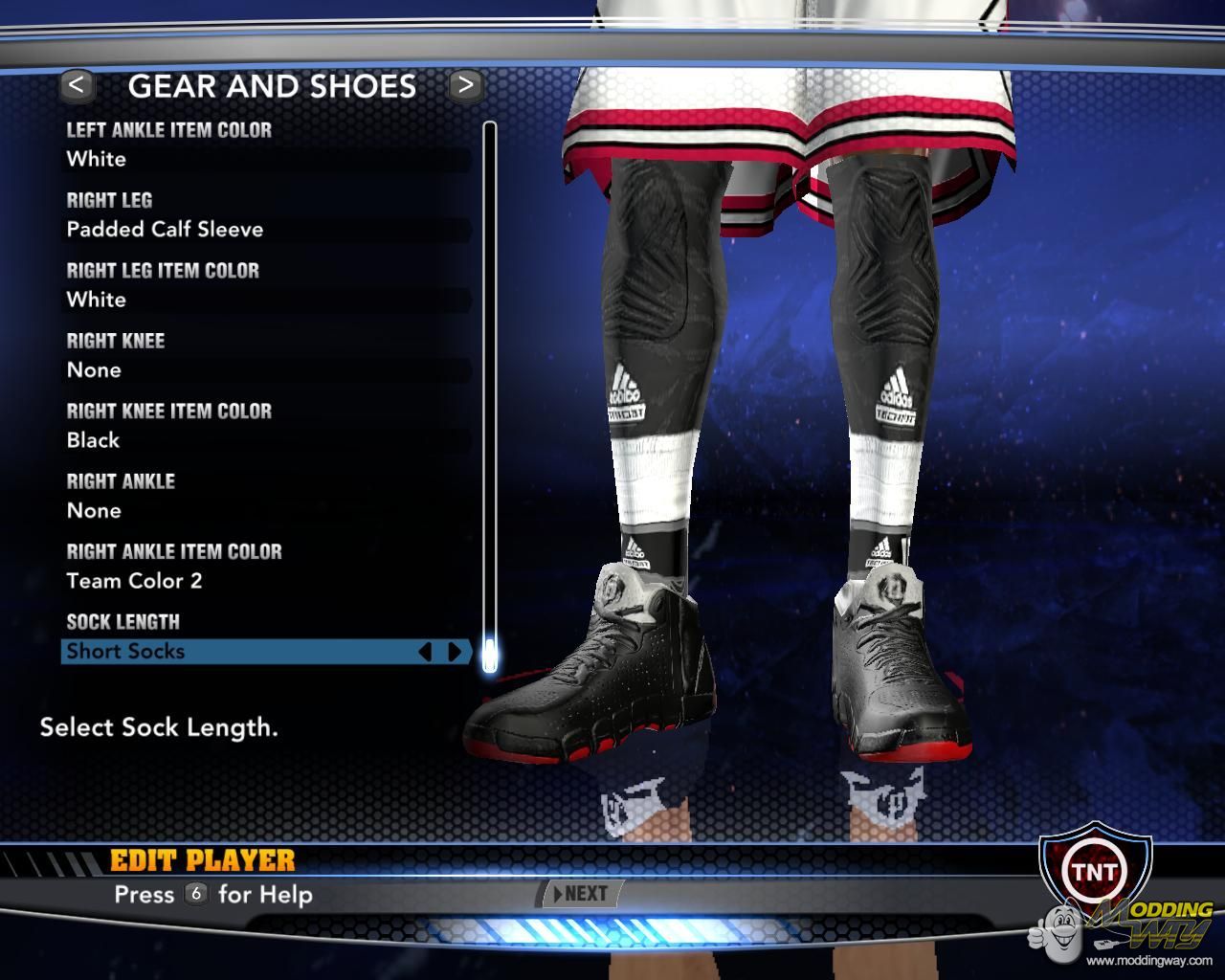Viewport: 1225px width, 980px height.
Task: Go to previous Gear and Shoes page
Action: coord(77,86)
